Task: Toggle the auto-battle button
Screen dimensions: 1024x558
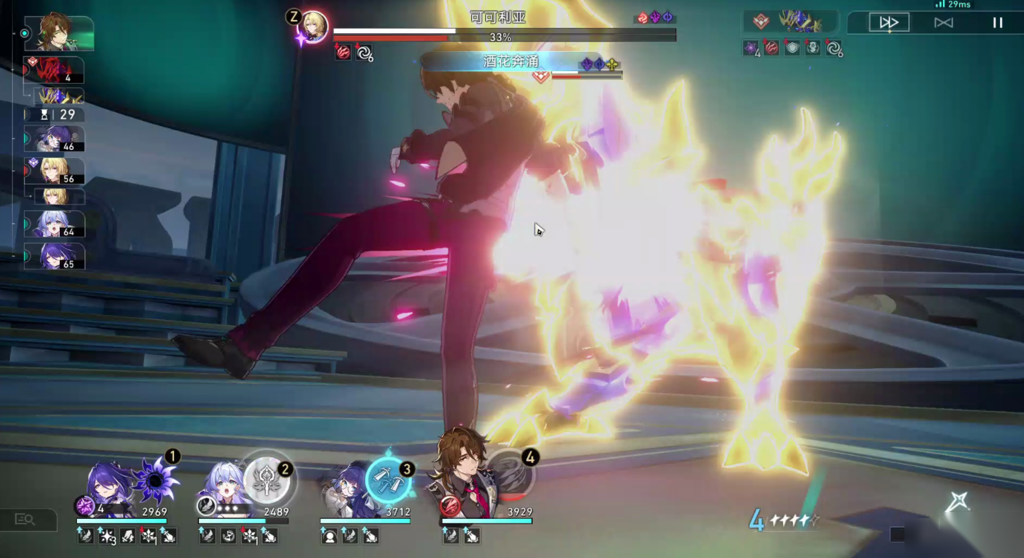Action: [943, 22]
